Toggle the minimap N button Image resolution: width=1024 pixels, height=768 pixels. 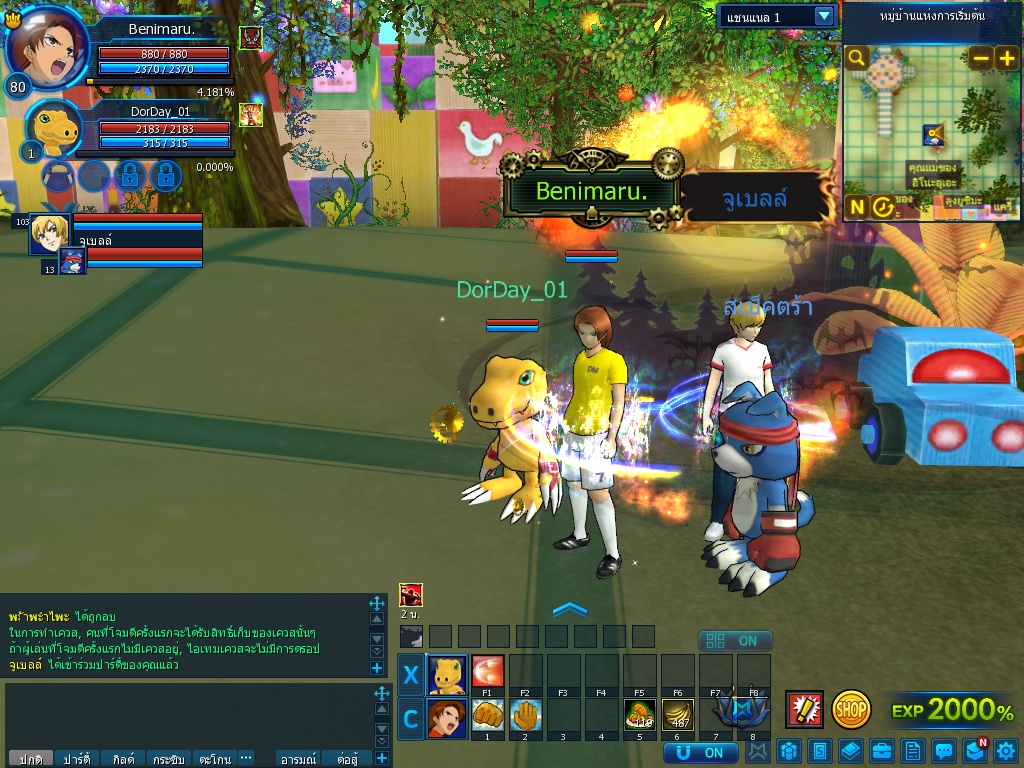857,207
